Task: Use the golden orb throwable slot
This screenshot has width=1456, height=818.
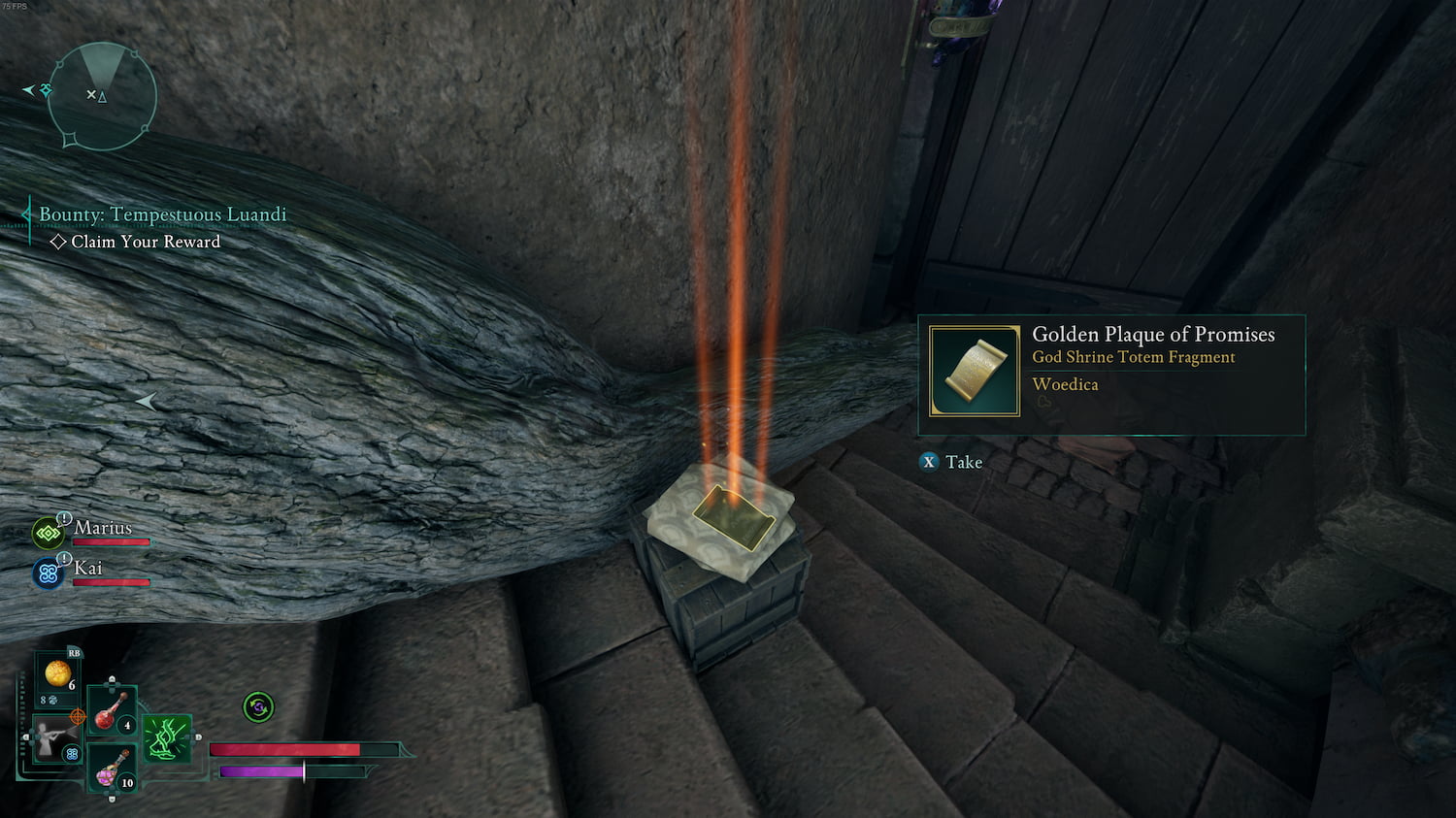Action: click(x=57, y=673)
